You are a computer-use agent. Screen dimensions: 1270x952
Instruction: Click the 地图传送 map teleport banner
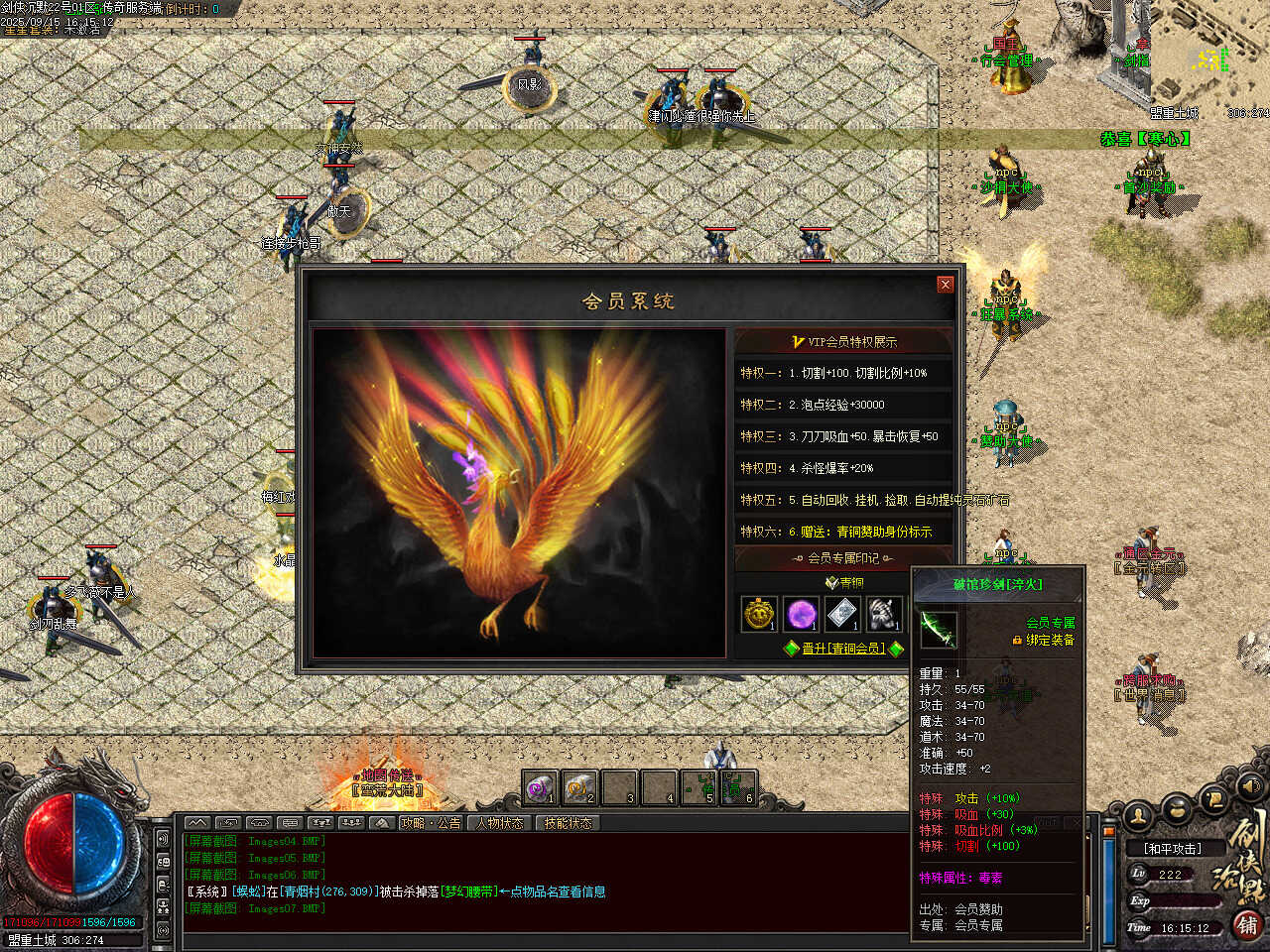coord(386,782)
